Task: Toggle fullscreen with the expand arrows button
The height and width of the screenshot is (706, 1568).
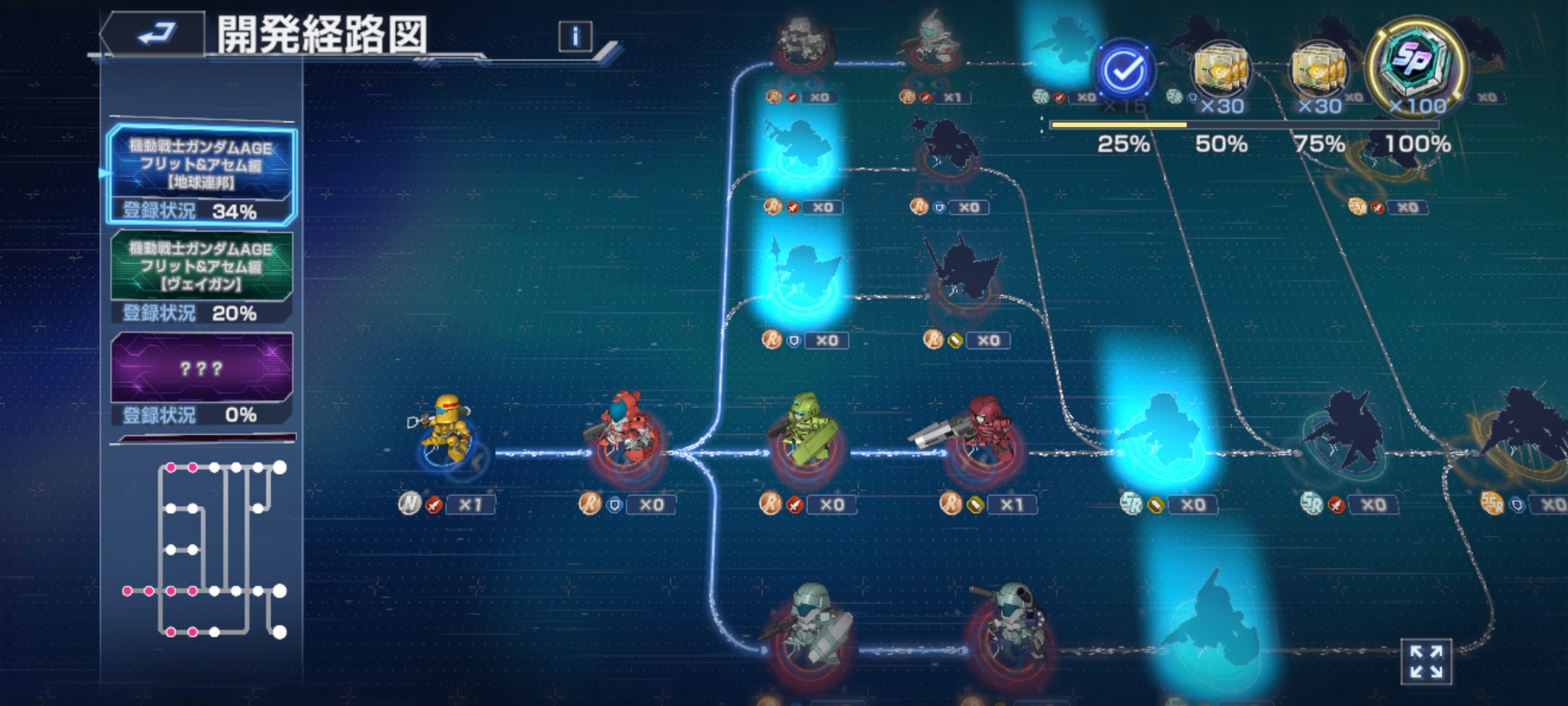Action: (1426, 661)
